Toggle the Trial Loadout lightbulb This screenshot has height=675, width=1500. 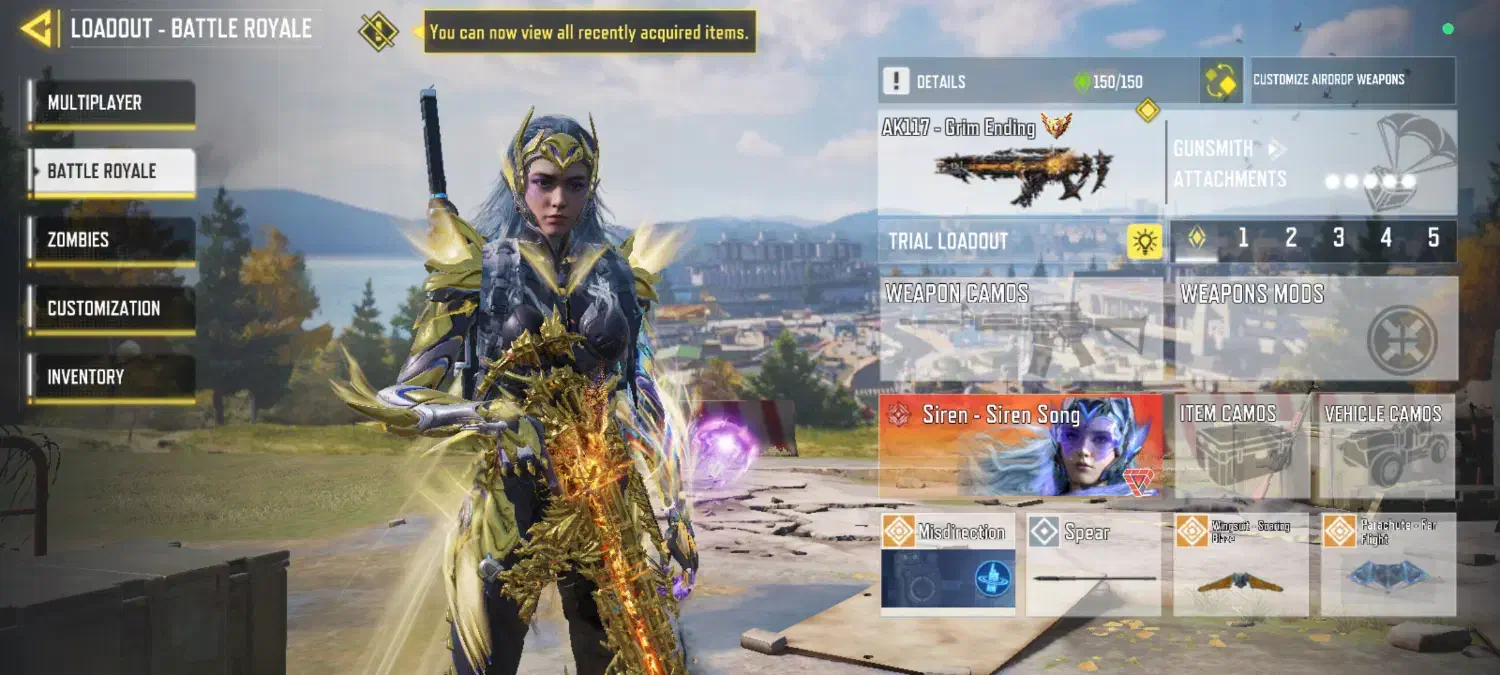pos(1144,241)
